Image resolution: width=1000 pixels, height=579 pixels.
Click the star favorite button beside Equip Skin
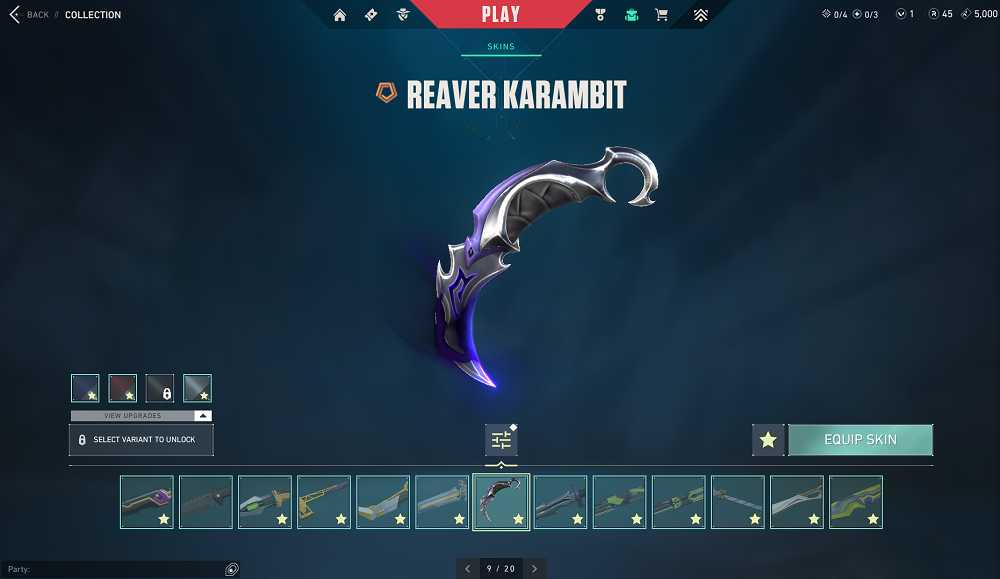point(768,440)
